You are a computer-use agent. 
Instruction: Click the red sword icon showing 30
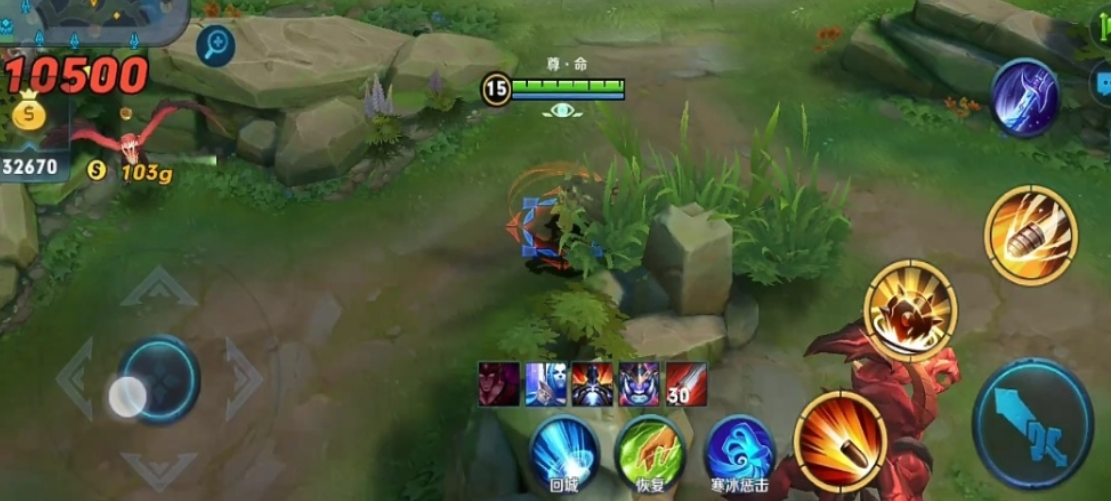(x=686, y=384)
